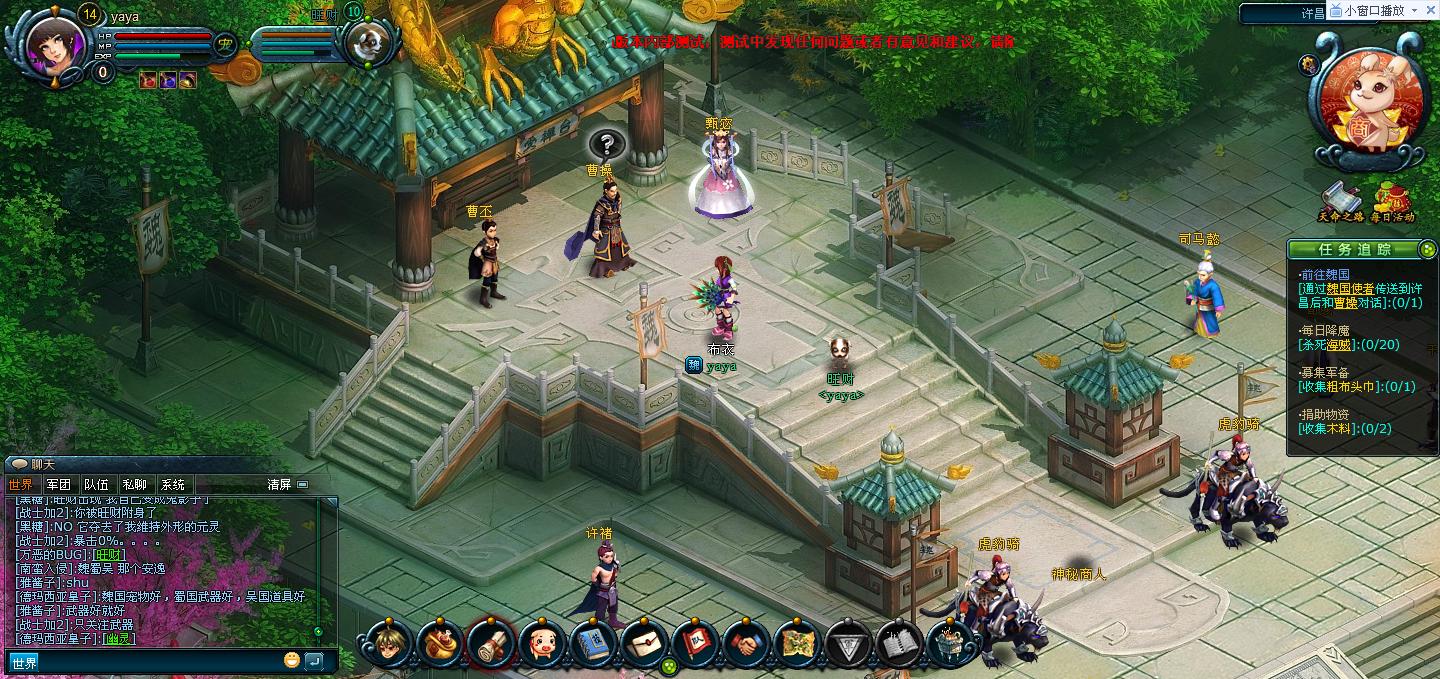
Task: Open the blue skill book icon
Action: point(593,643)
